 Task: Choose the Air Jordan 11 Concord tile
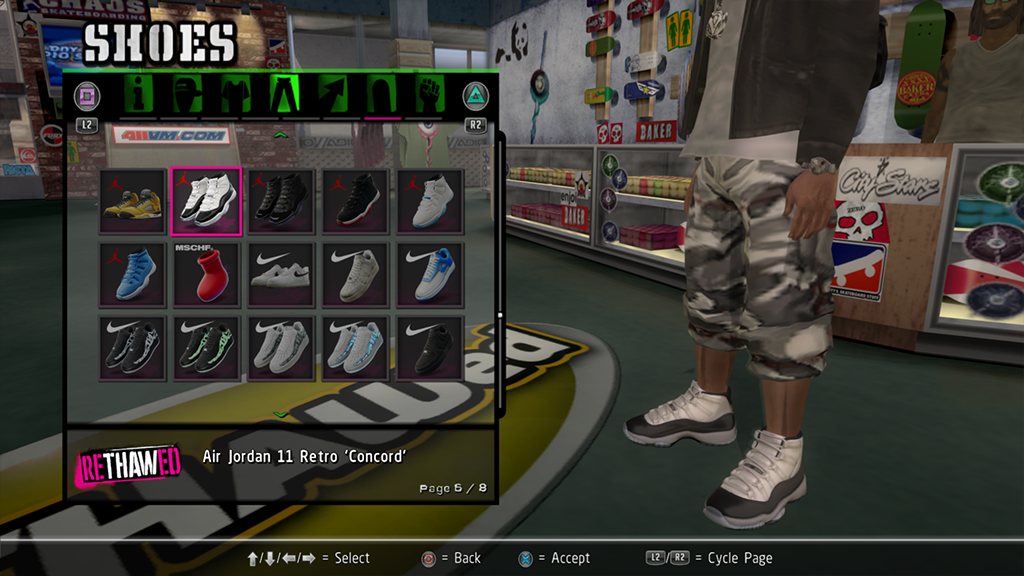tap(206, 202)
